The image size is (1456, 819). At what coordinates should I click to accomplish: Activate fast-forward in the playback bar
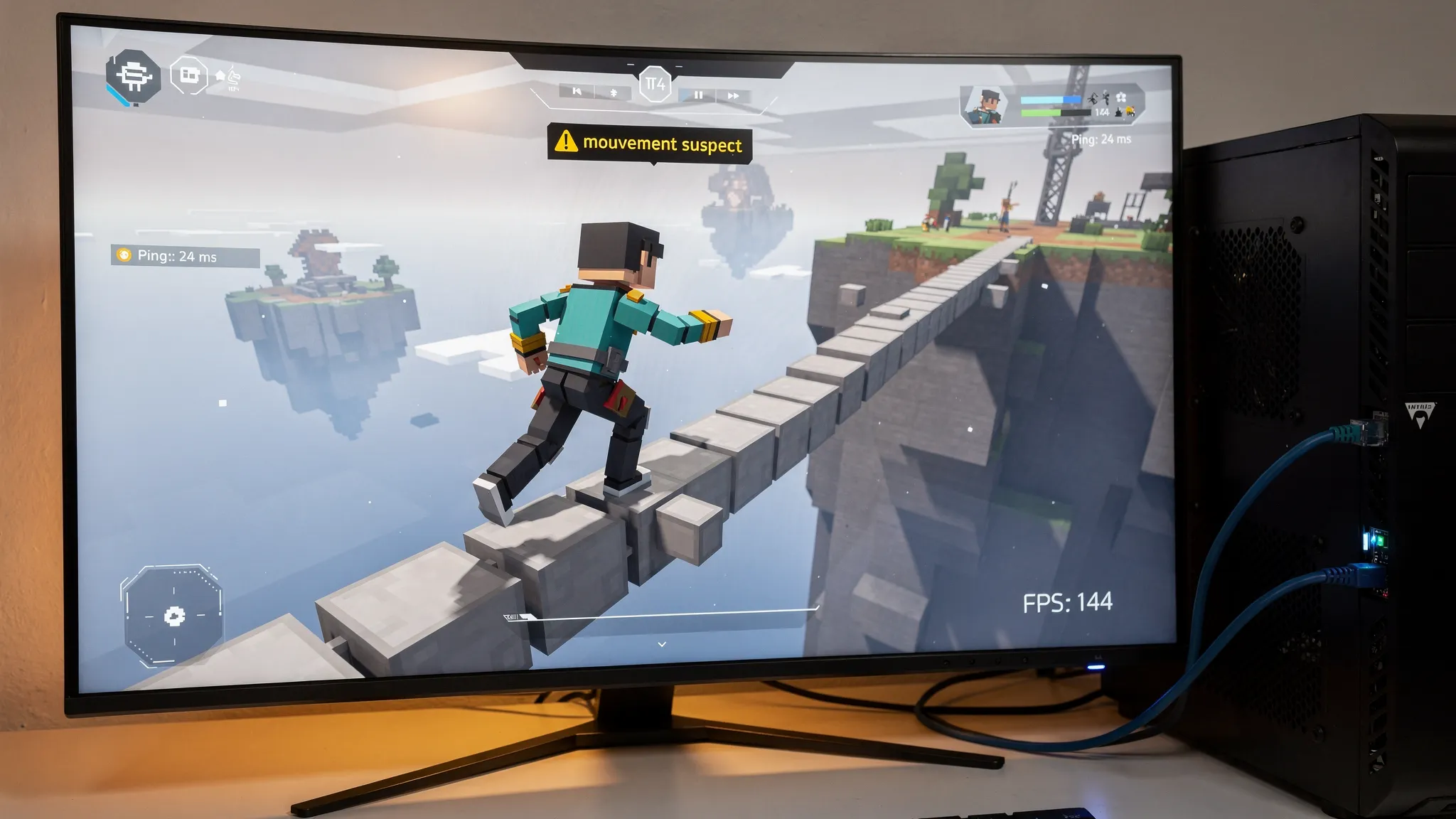[x=733, y=95]
